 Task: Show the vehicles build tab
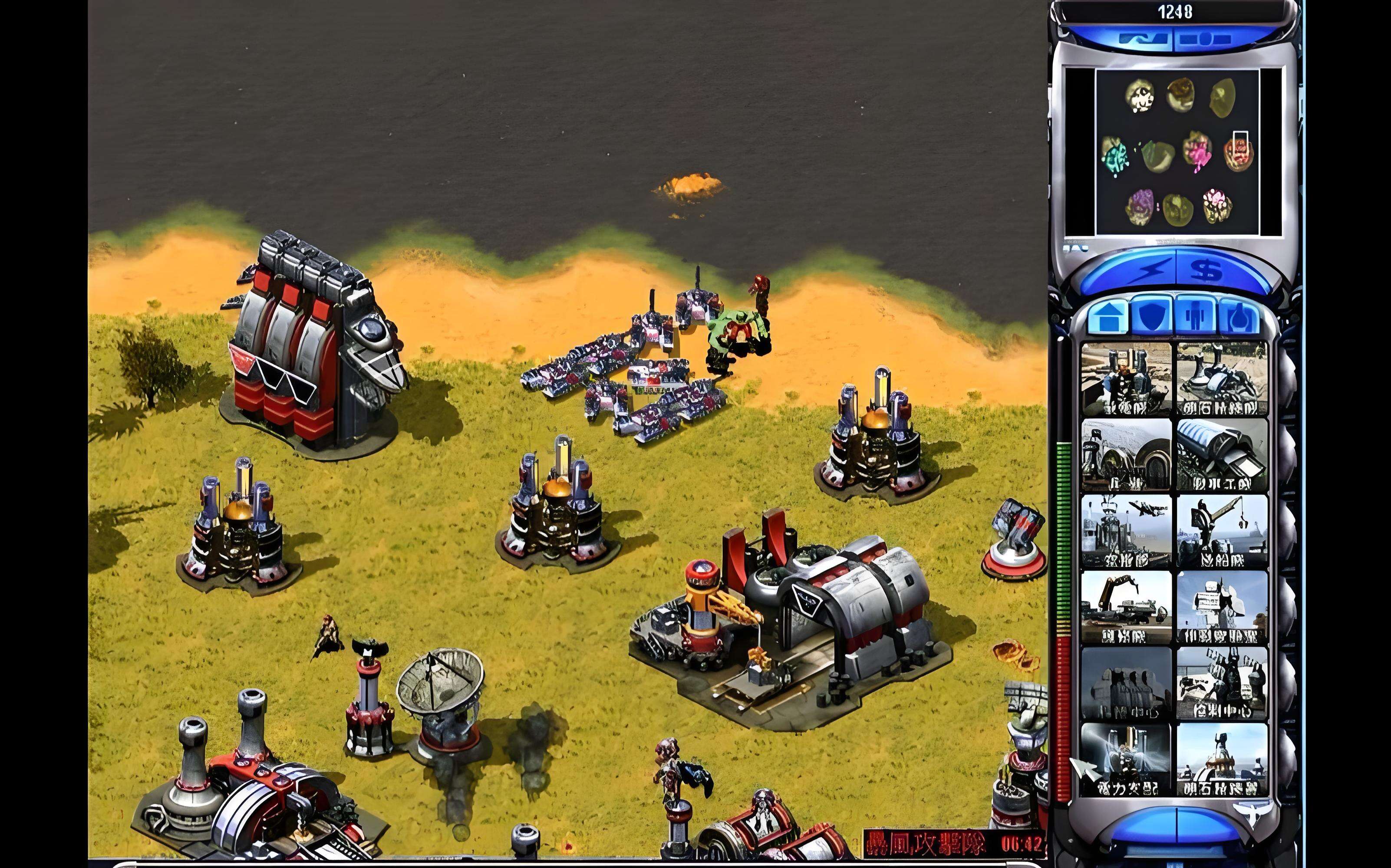pos(1239,317)
